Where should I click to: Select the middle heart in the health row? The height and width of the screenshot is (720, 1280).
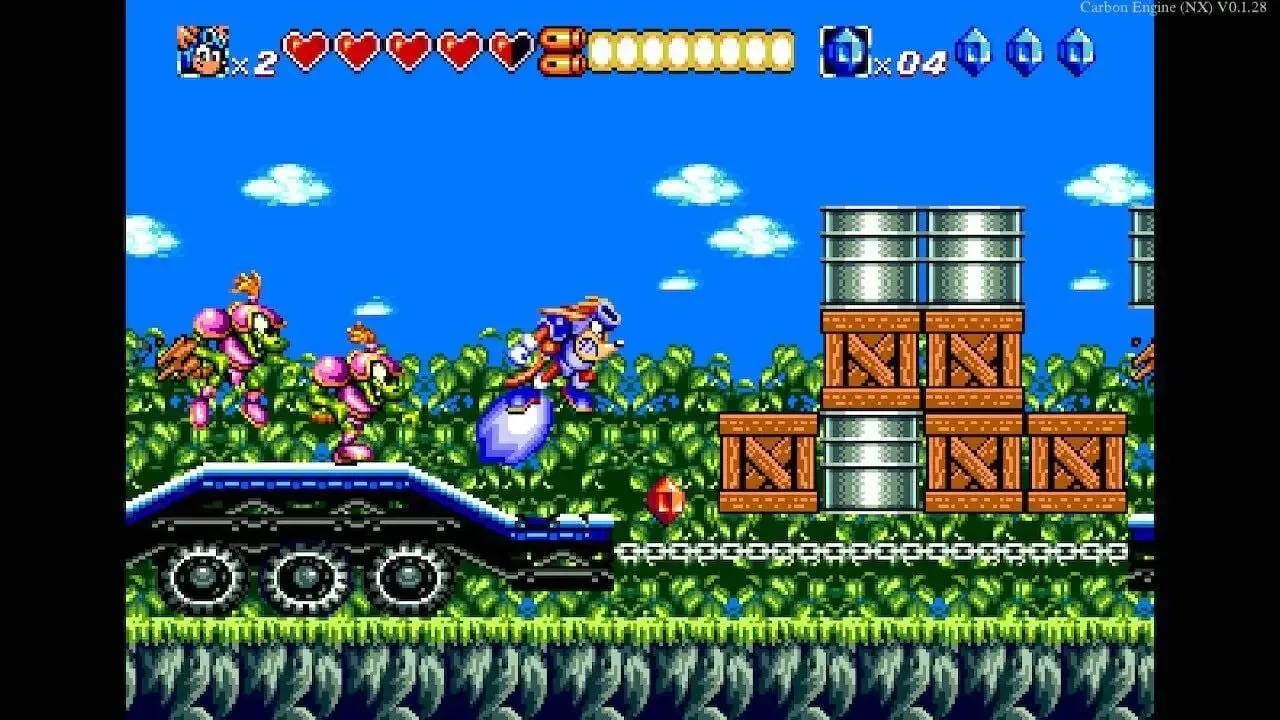pos(405,47)
